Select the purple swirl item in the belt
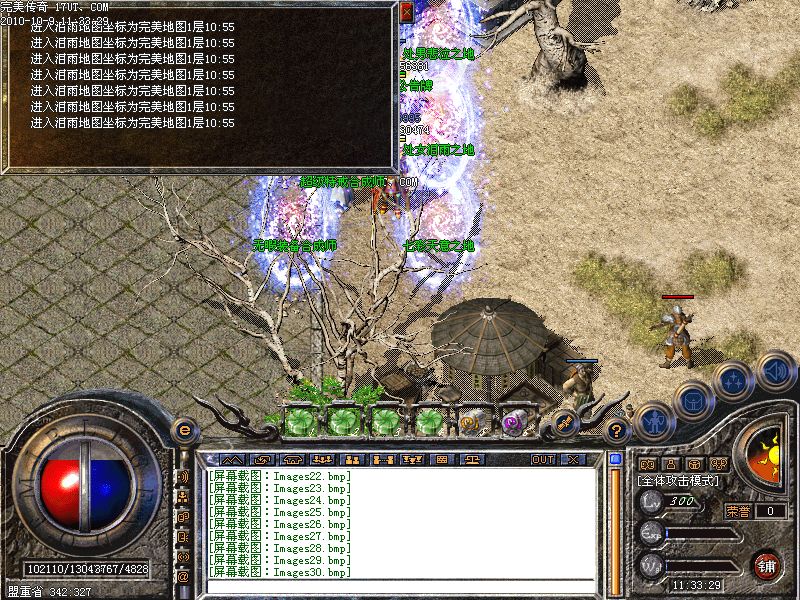The image size is (800, 600). (x=515, y=423)
